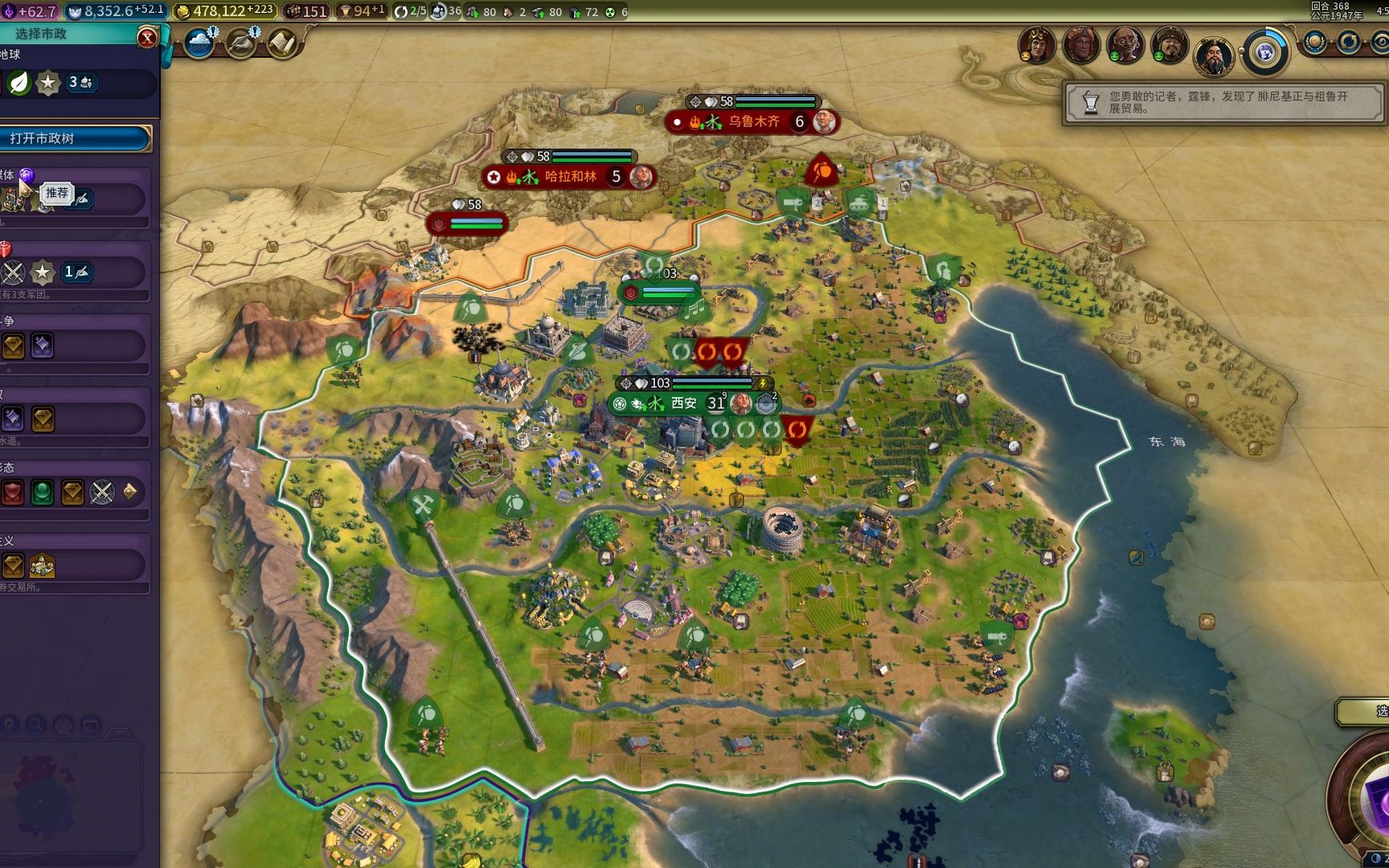Dismiss the journalist trade discovery notification
The height and width of the screenshot is (868, 1389).
tap(1223, 102)
